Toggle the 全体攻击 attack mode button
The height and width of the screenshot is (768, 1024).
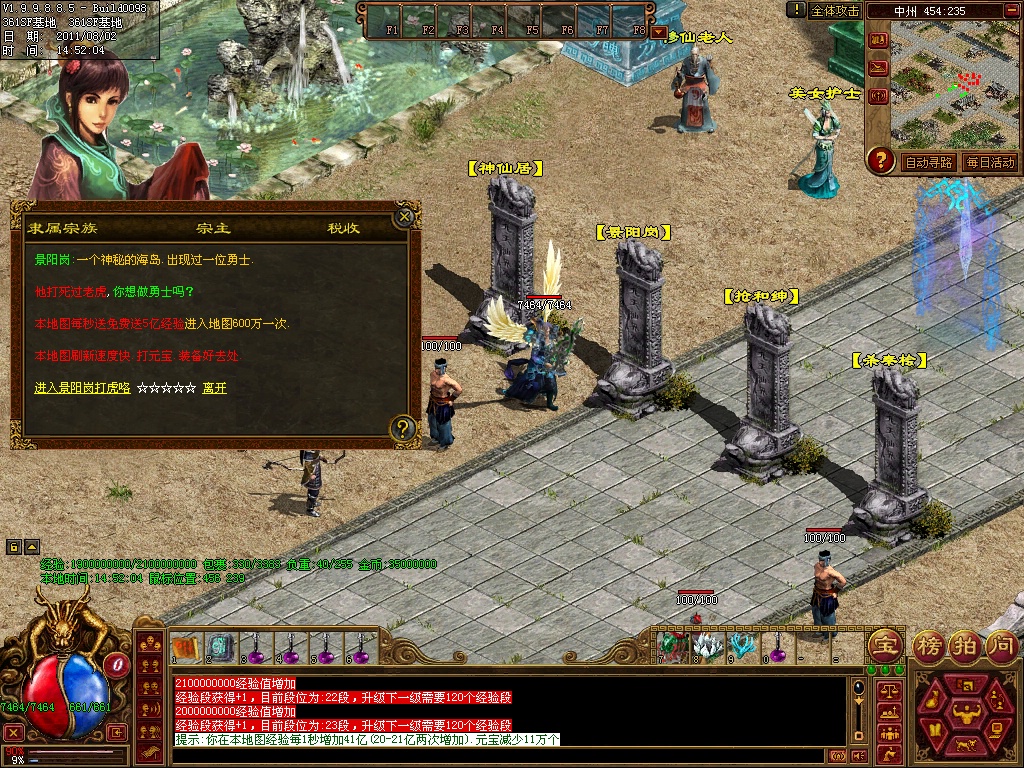(835, 10)
